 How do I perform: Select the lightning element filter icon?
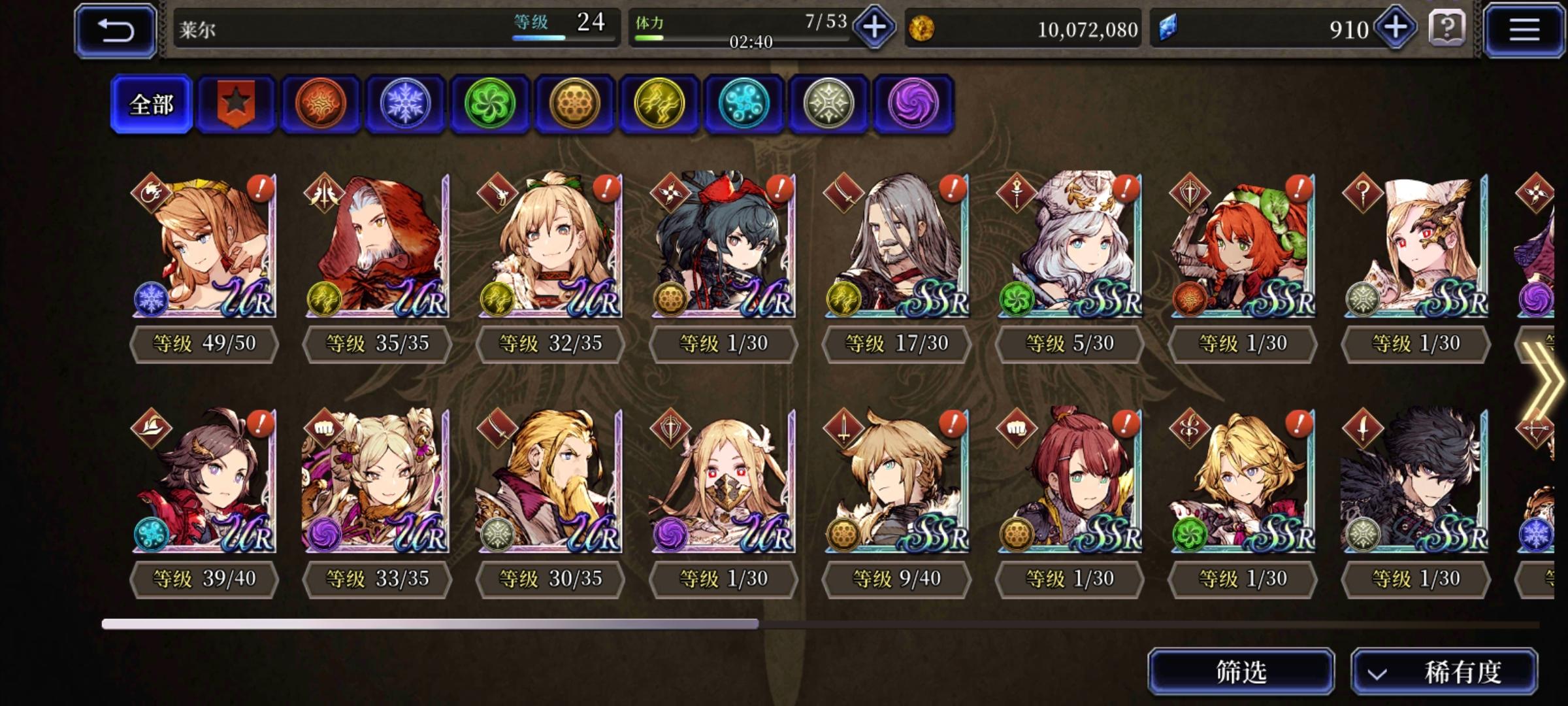point(657,105)
